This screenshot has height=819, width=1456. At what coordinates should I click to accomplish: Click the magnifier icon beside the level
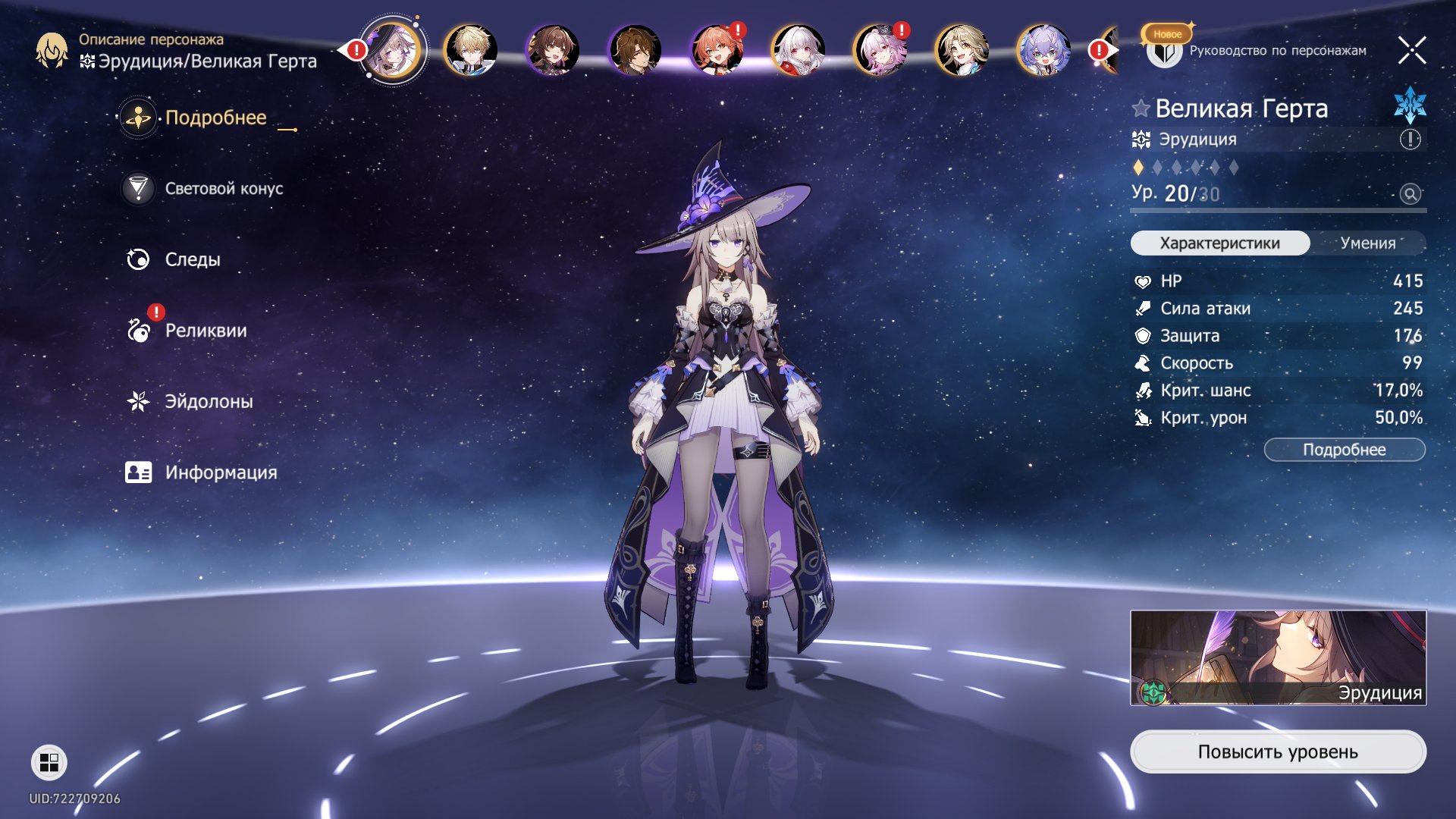tap(1410, 194)
